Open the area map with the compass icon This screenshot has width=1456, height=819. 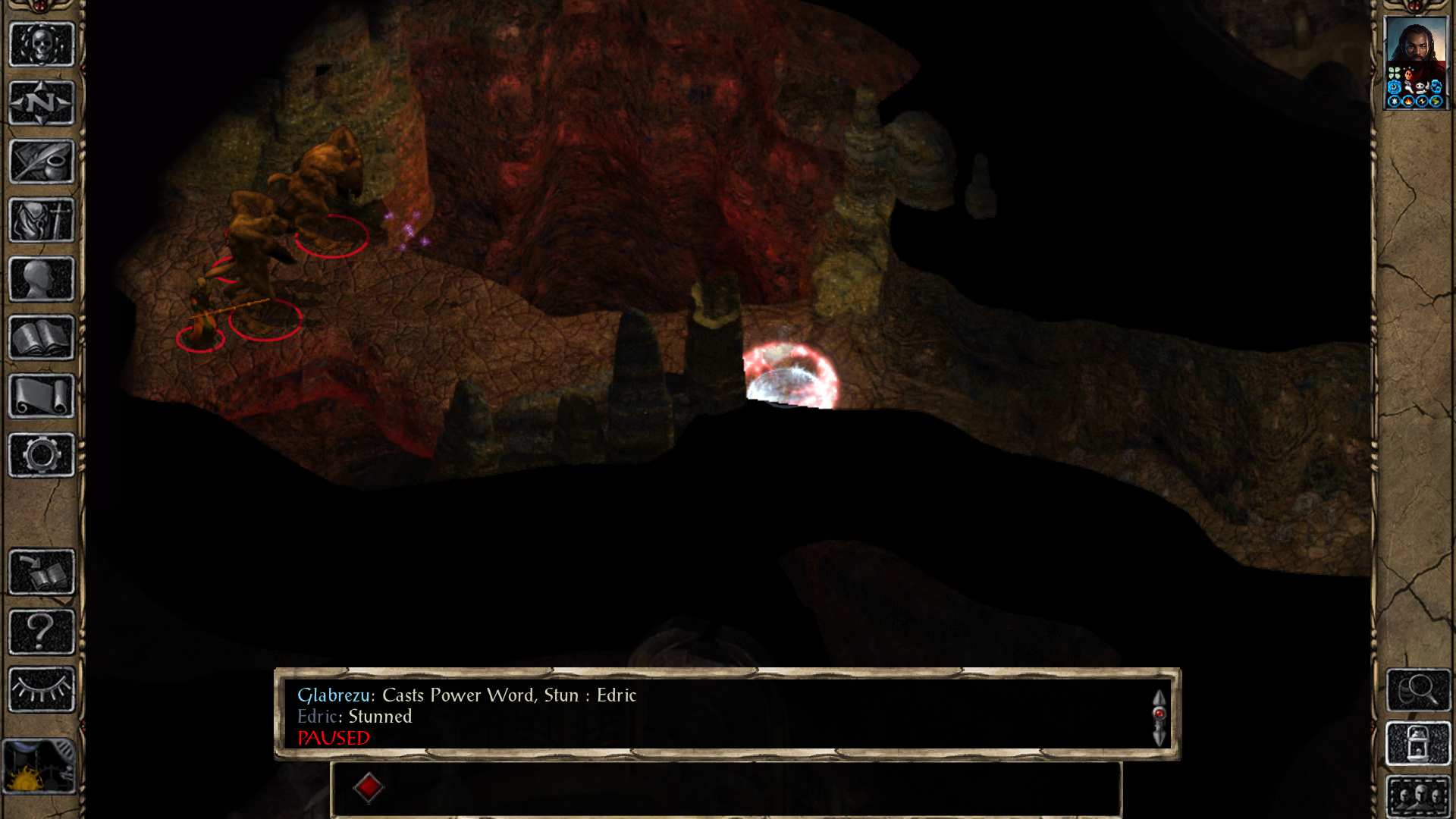pos(42,103)
